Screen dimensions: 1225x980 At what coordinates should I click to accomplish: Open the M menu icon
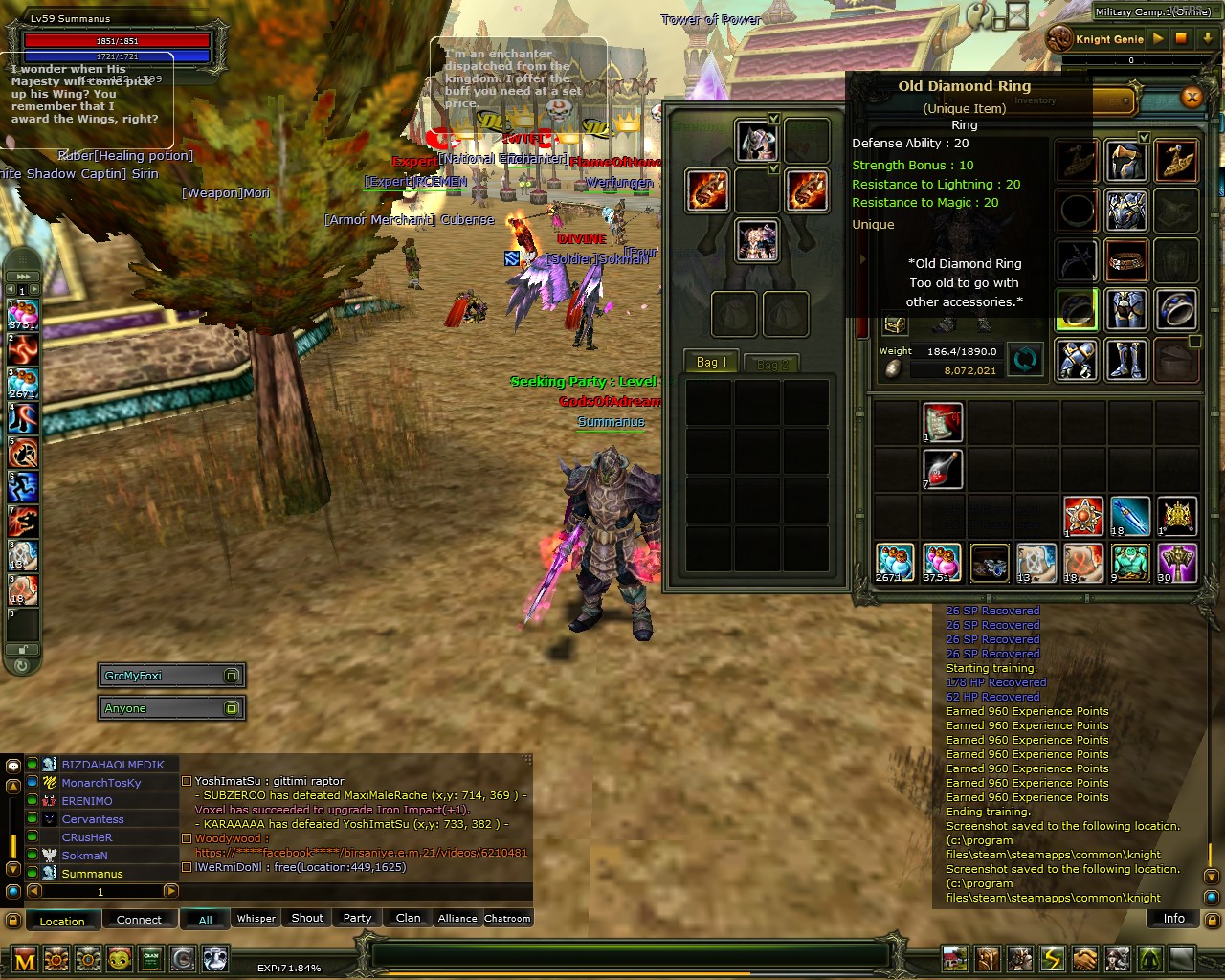point(26,959)
